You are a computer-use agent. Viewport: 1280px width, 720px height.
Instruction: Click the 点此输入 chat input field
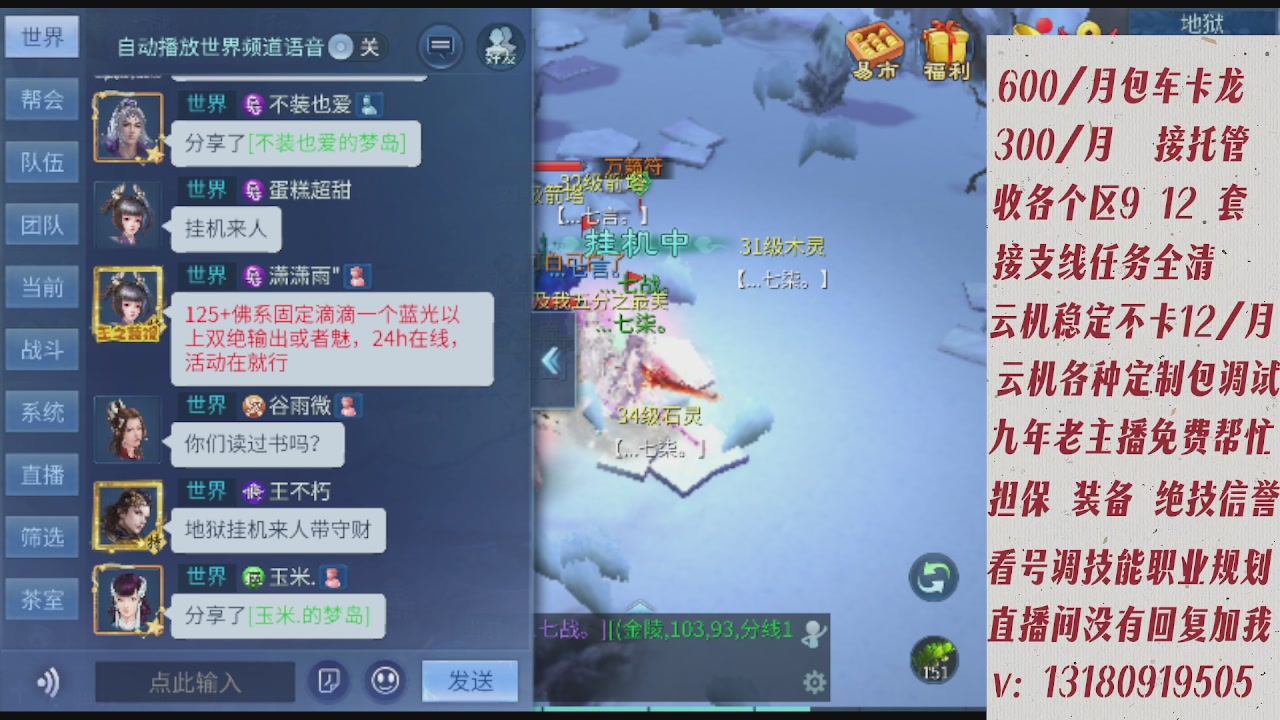[x=193, y=682]
